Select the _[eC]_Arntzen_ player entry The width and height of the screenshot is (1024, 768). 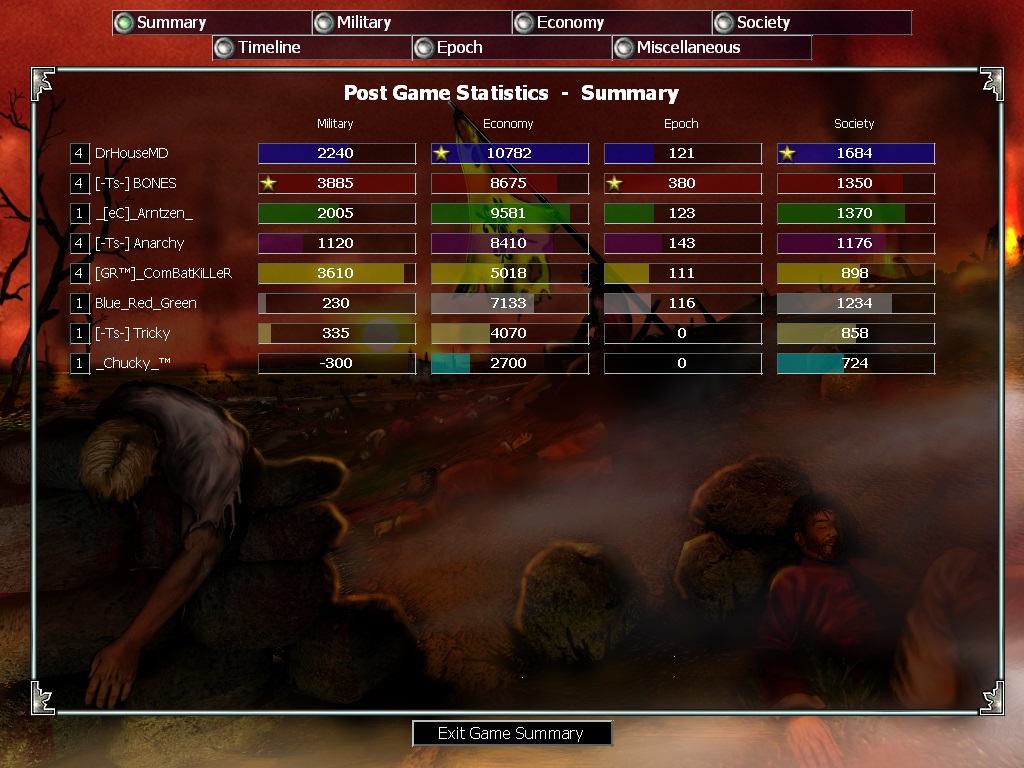point(143,213)
